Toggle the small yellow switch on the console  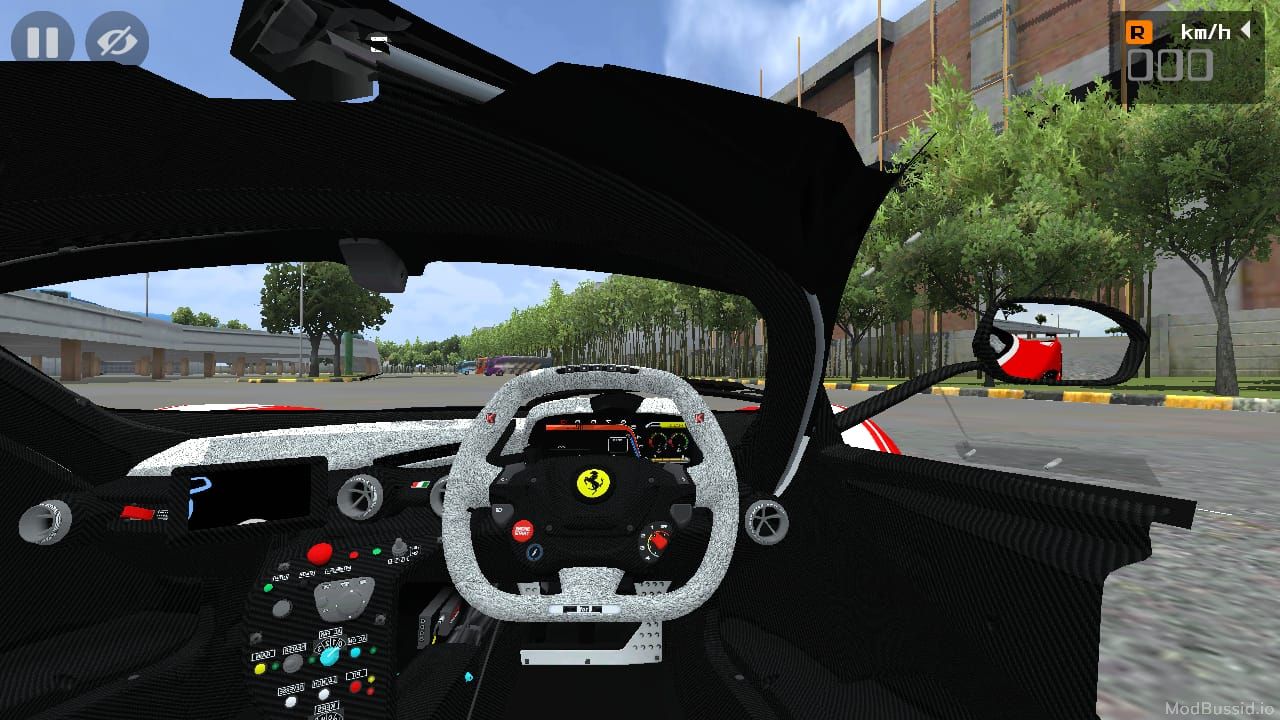tap(260, 667)
